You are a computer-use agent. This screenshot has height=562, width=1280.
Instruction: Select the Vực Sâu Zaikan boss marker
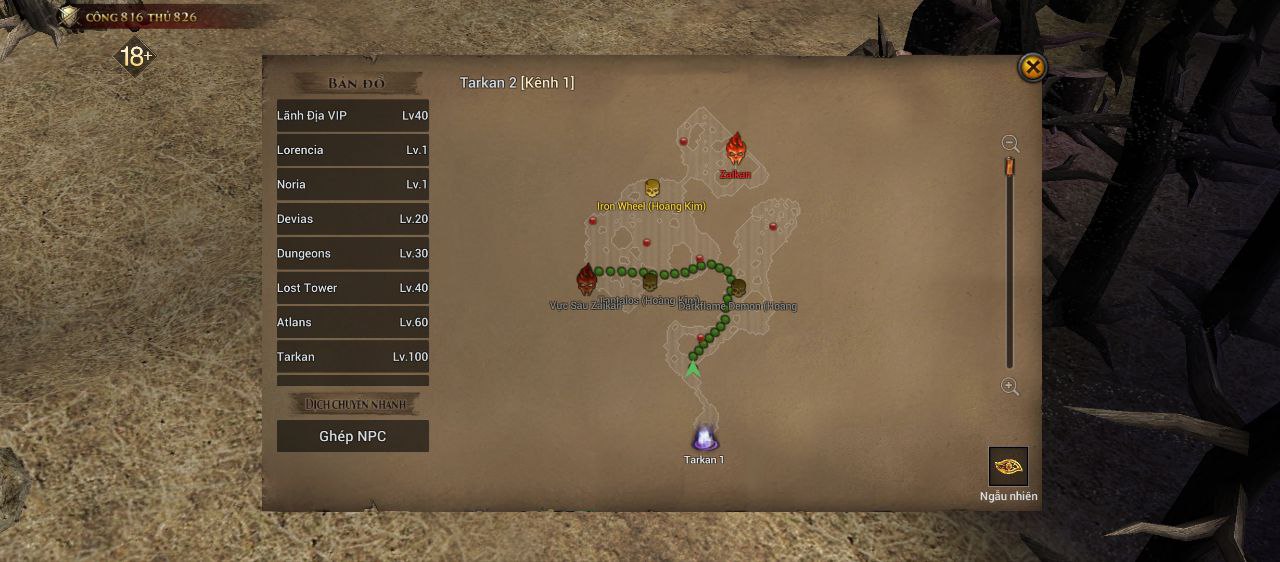tap(586, 279)
